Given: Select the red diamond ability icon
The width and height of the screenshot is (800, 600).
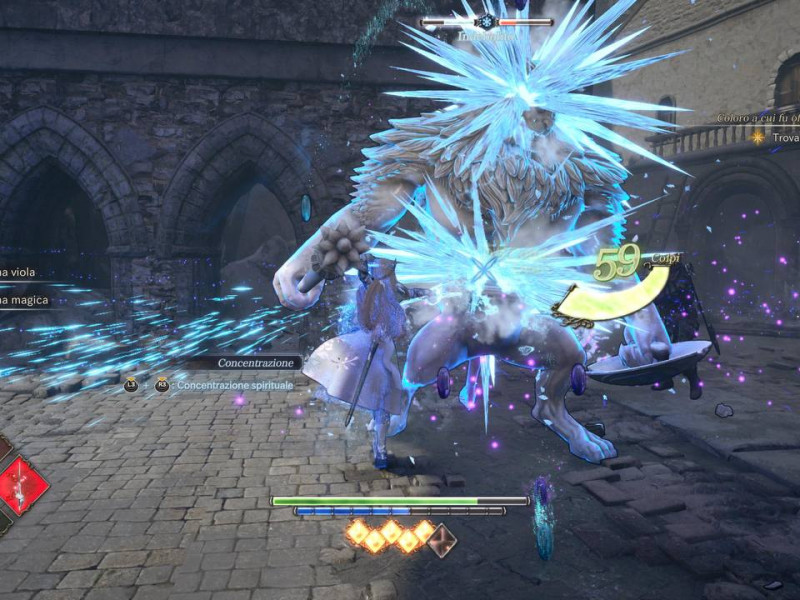Looking at the screenshot, I should click(x=22, y=485).
